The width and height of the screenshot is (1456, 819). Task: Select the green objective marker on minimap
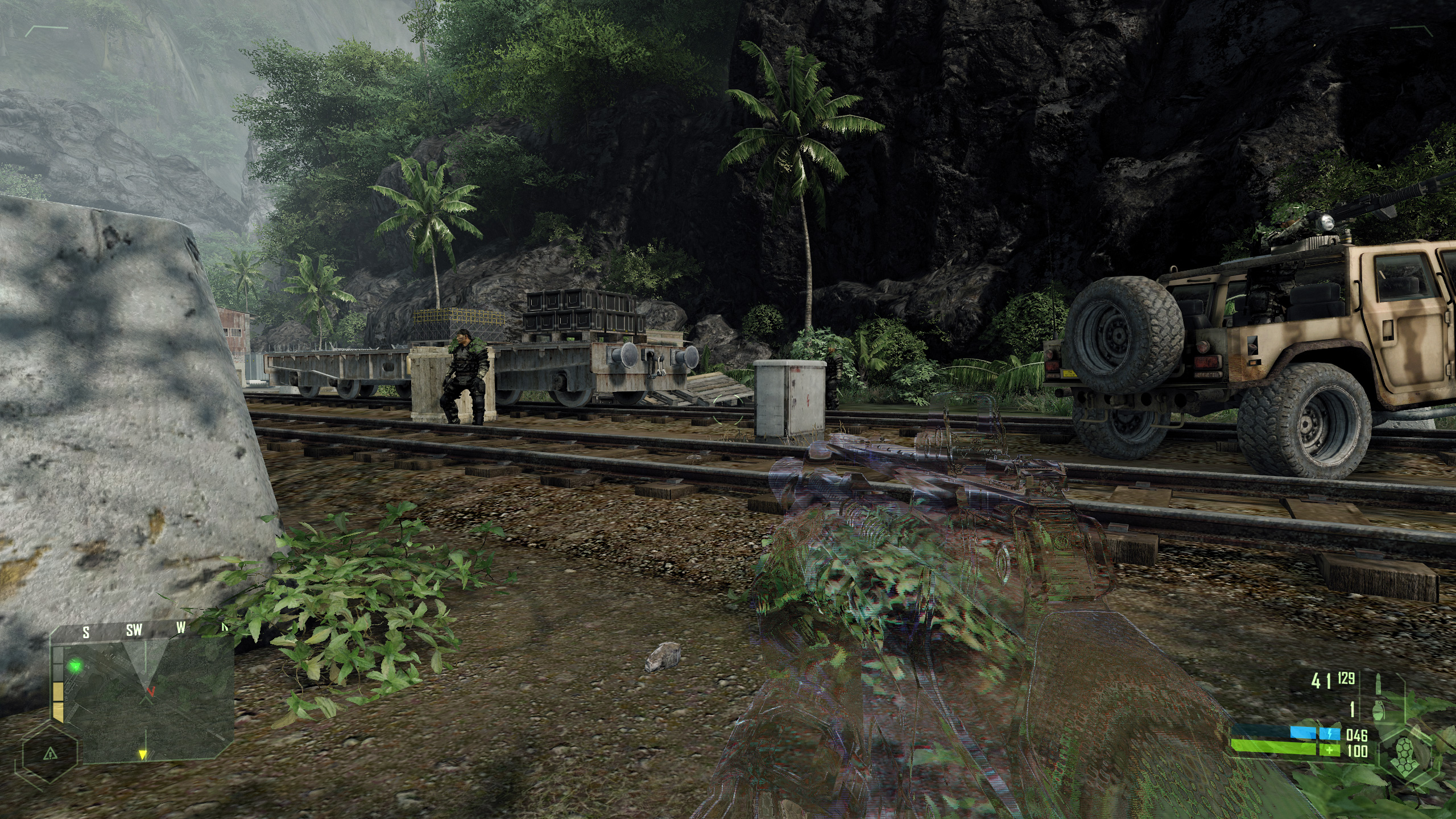pyautogui.click(x=75, y=665)
